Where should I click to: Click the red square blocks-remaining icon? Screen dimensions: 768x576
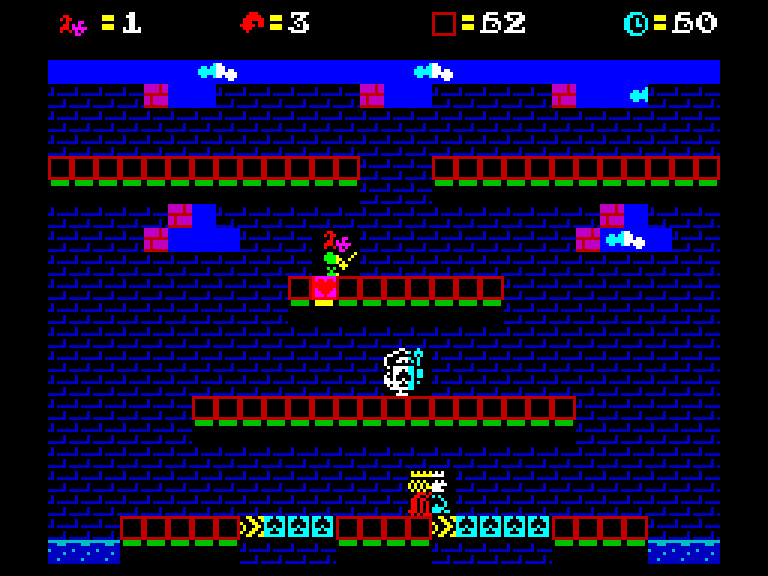[443, 23]
